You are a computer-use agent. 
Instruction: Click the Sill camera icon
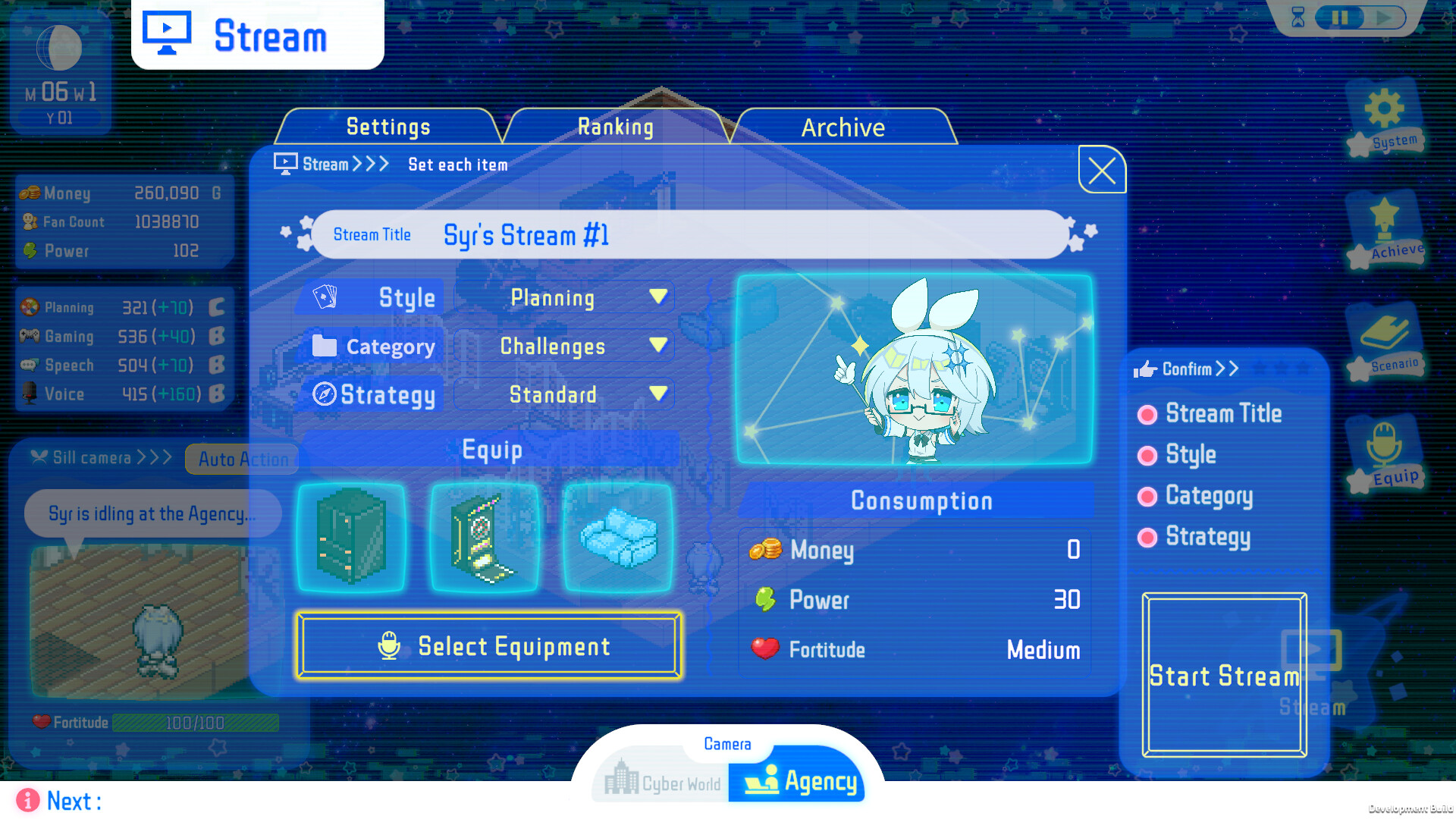click(37, 457)
